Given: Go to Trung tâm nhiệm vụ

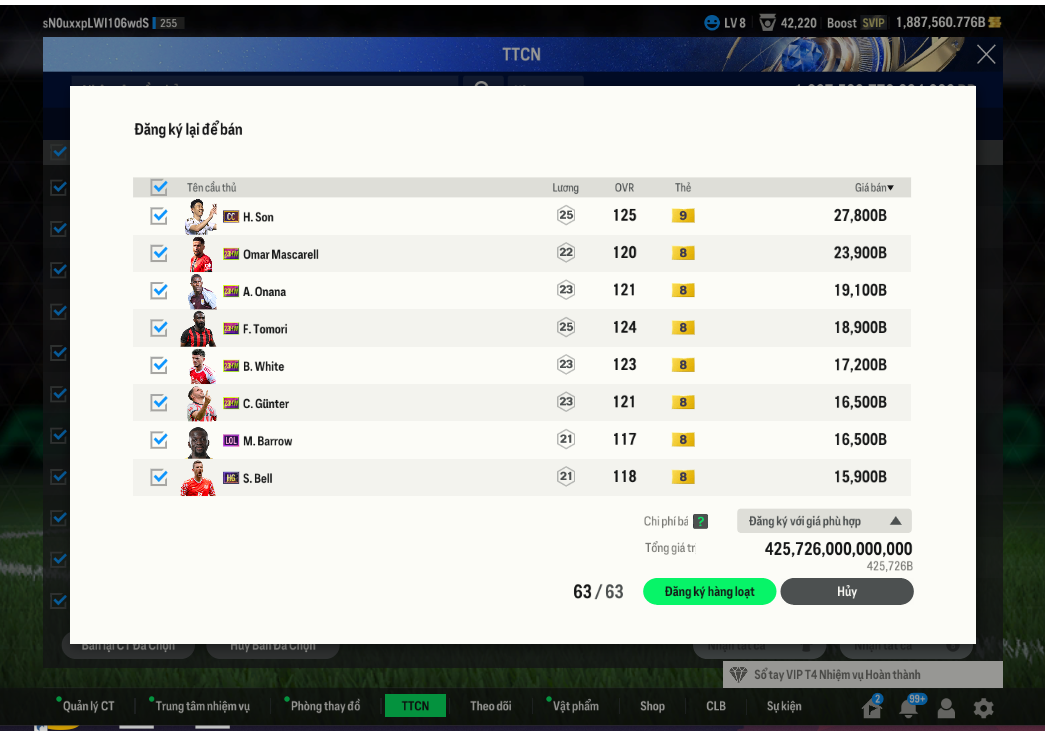Looking at the screenshot, I should (x=202, y=706).
